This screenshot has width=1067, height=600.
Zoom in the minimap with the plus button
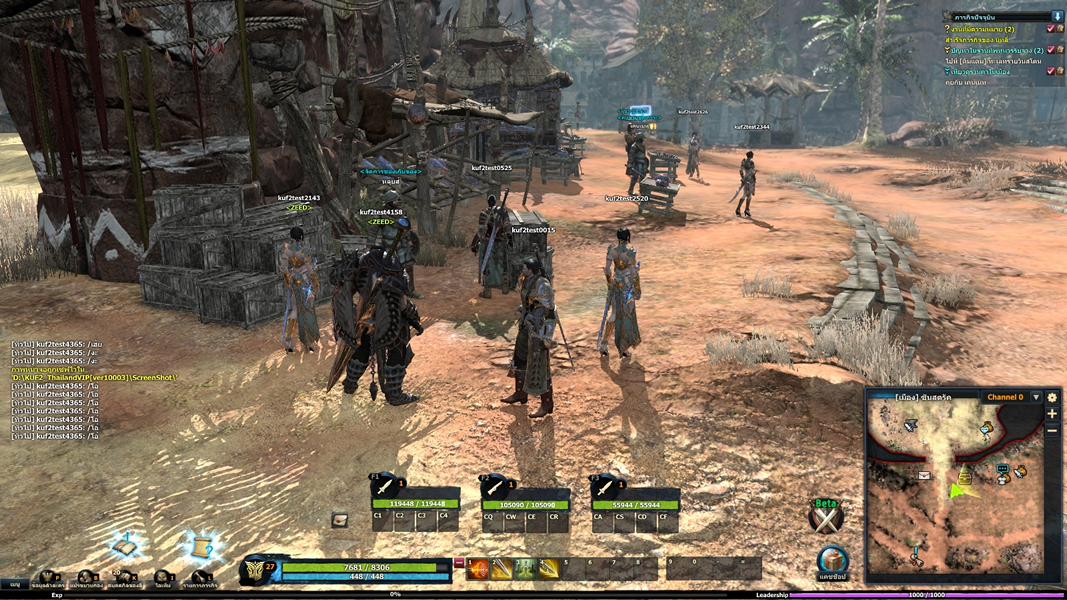pyautogui.click(x=1052, y=413)
